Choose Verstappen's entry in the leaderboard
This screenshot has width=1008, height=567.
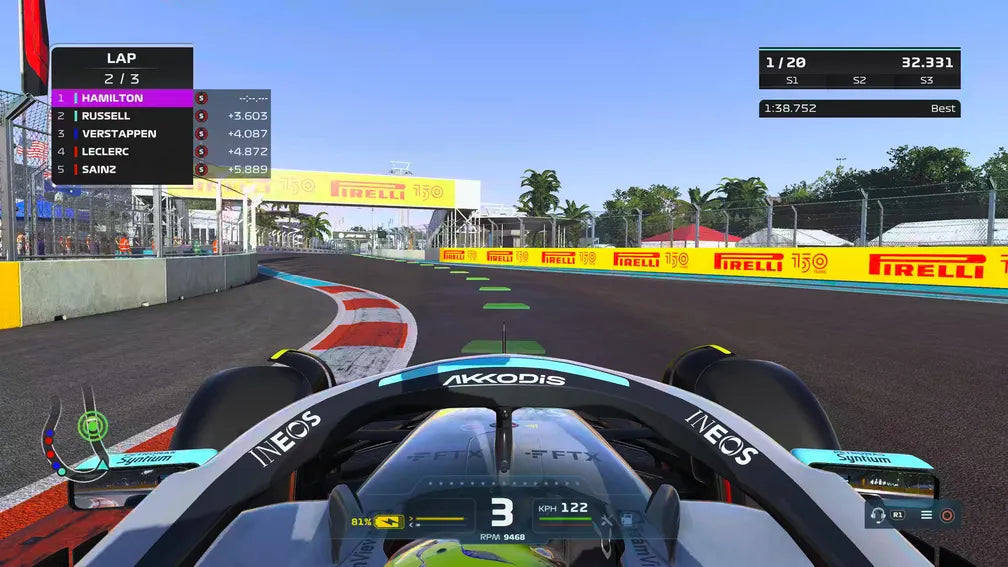[122, 134]
